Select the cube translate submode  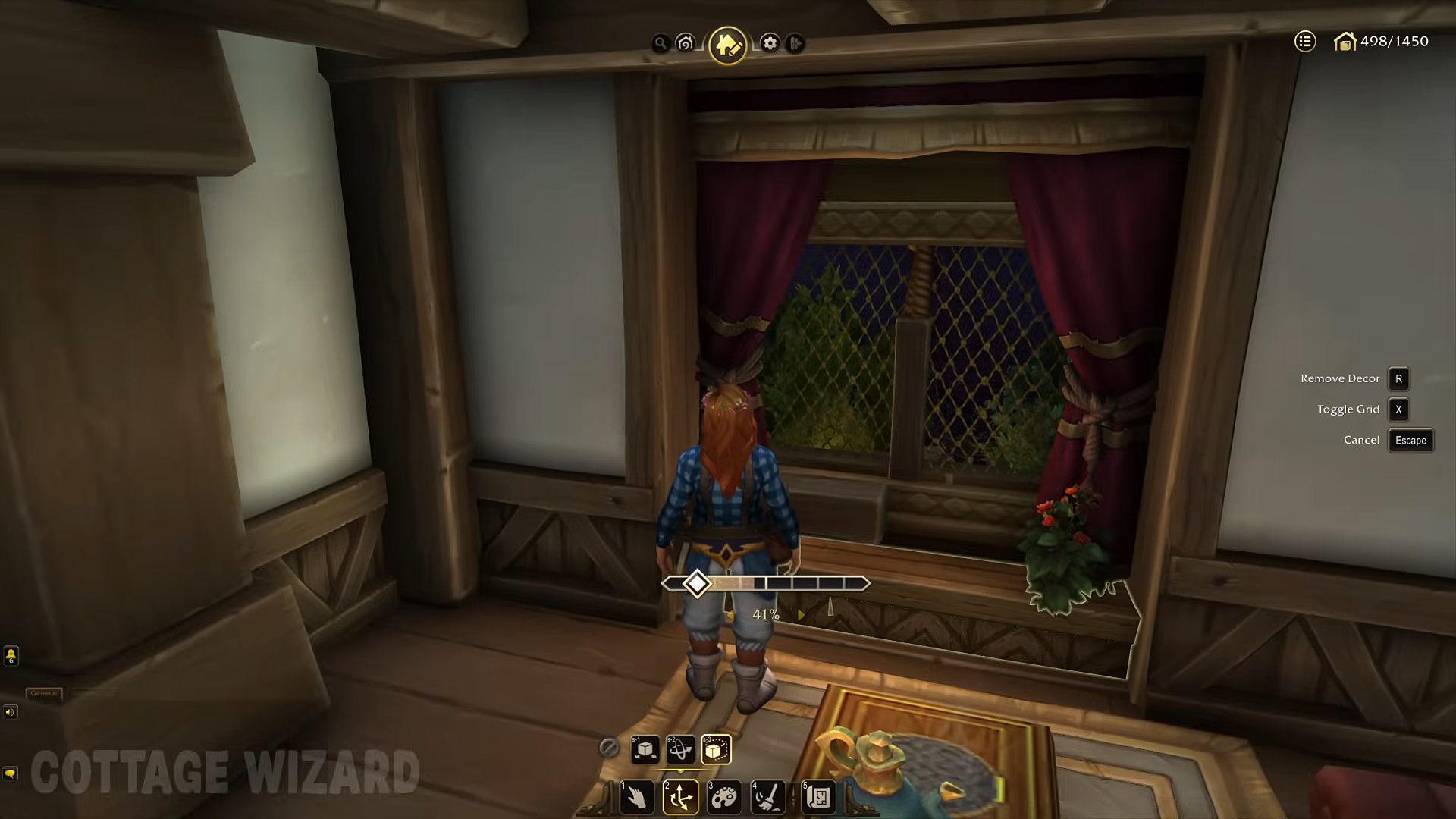645,750
